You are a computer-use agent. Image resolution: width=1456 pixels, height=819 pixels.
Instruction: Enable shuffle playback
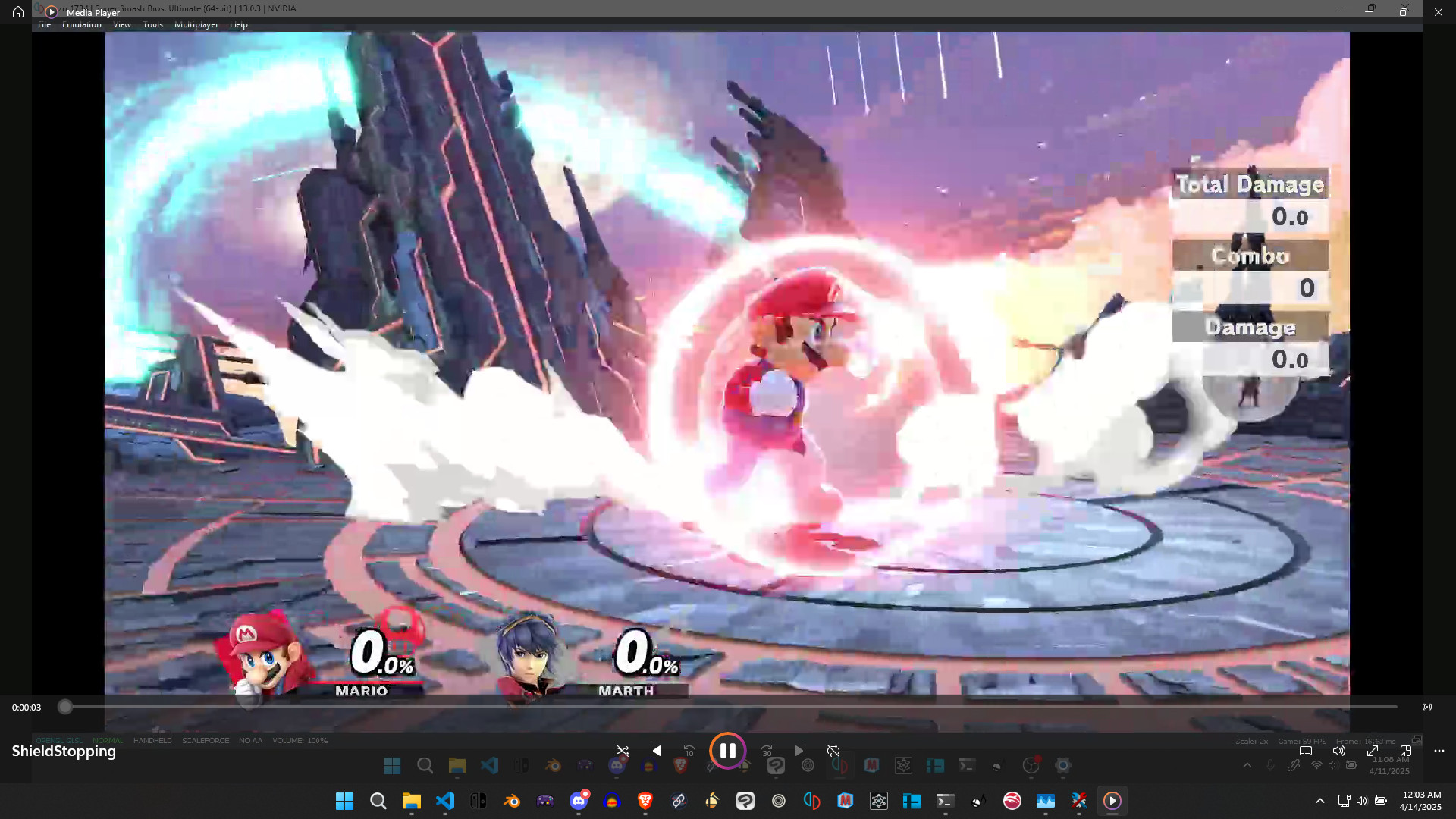tap(623, 750)
